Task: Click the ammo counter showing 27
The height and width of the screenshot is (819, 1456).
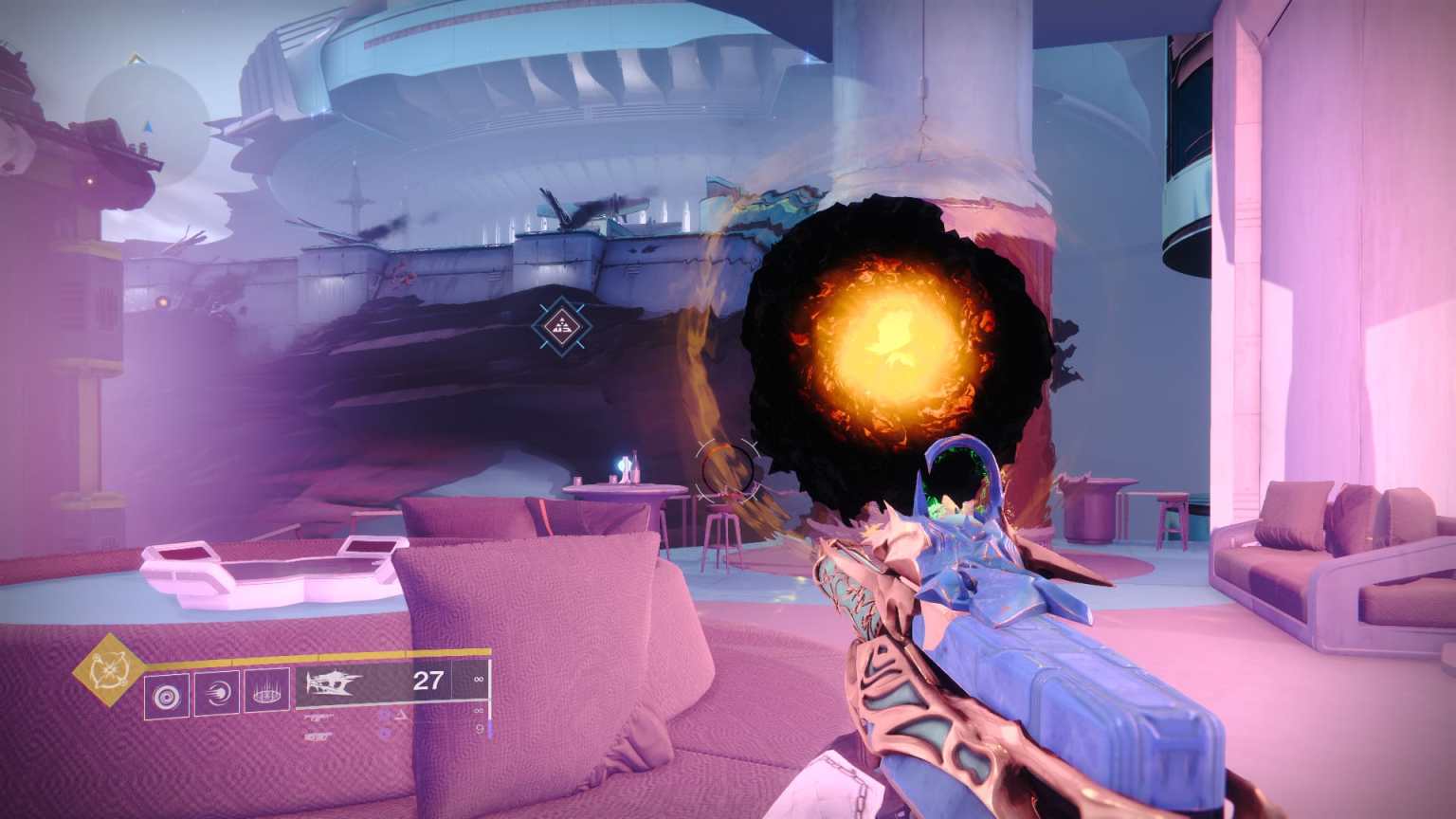Action: tap(428, 682)
